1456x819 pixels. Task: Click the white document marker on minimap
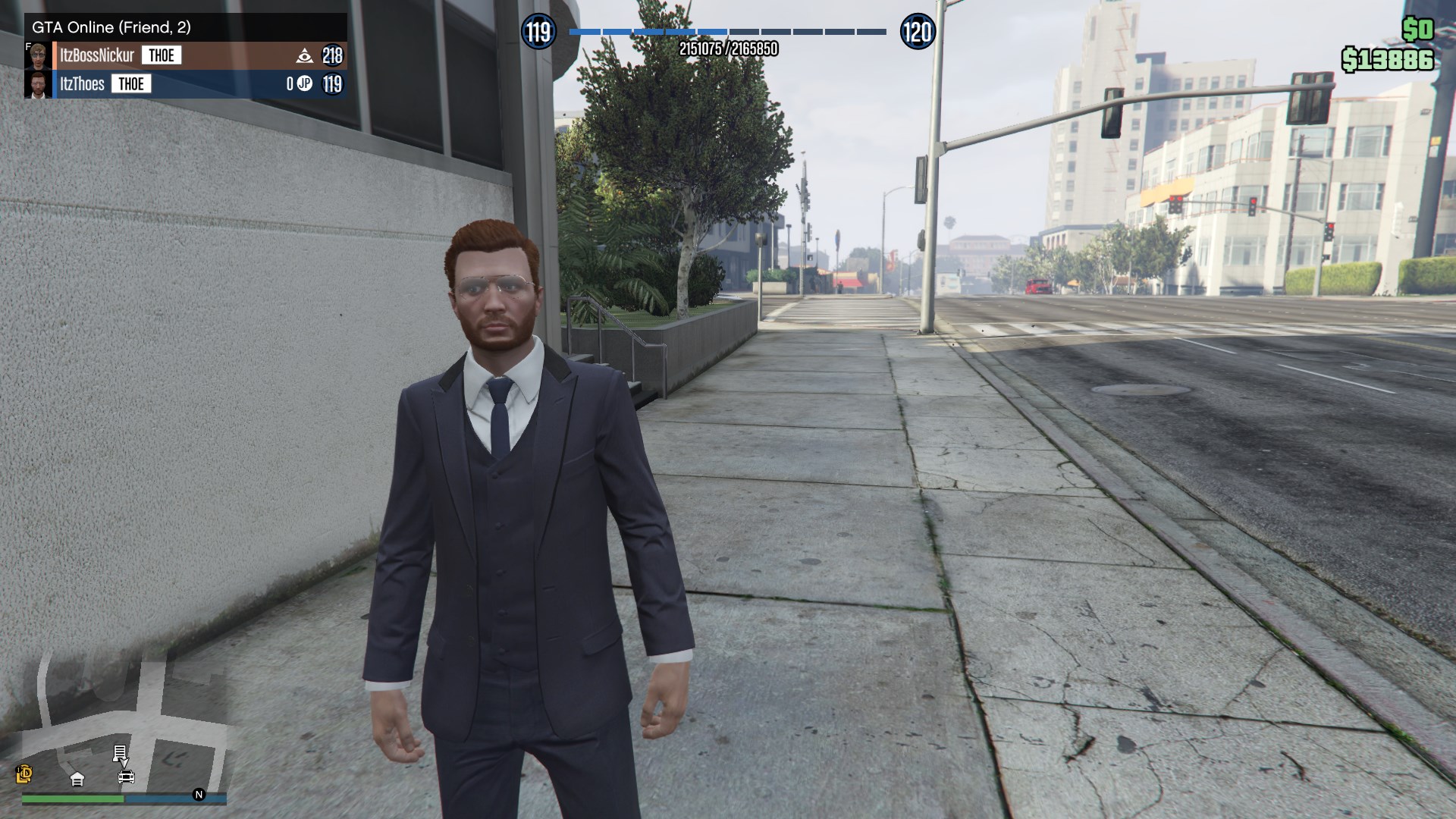(x=120, y=752)
